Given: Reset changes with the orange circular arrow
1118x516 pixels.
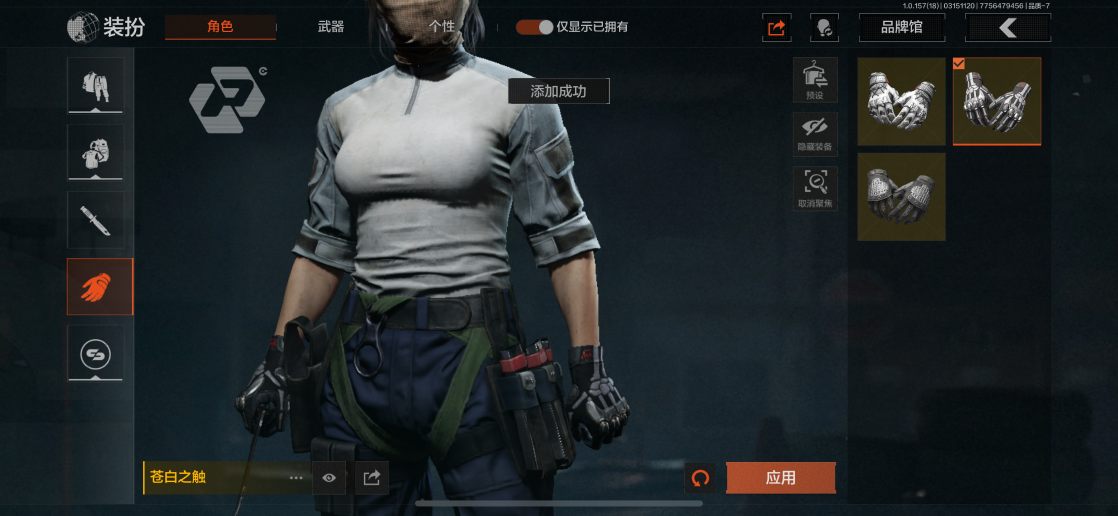Looking at the screenshot, I should [x=700, y=478].
